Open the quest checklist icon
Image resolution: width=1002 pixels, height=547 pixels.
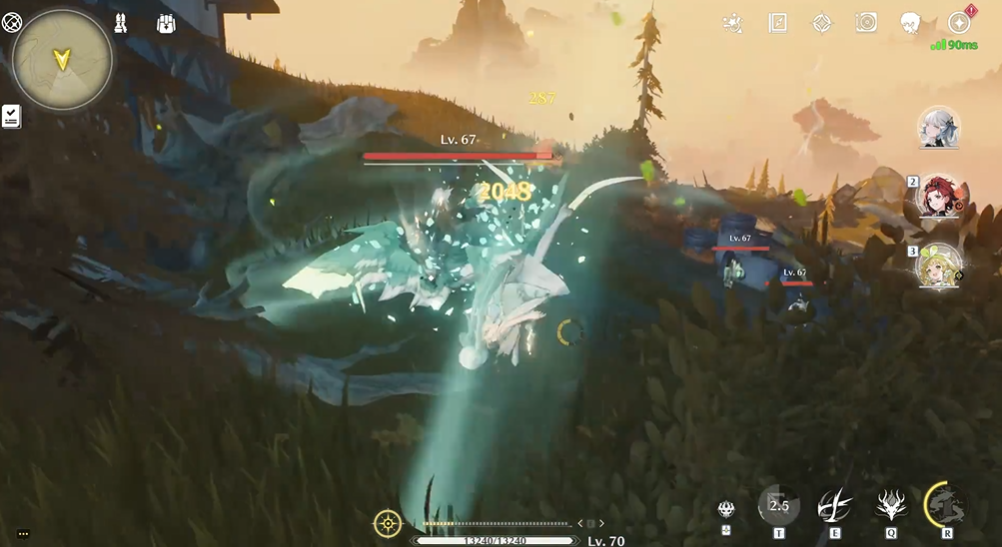click(x=11, y=116)
